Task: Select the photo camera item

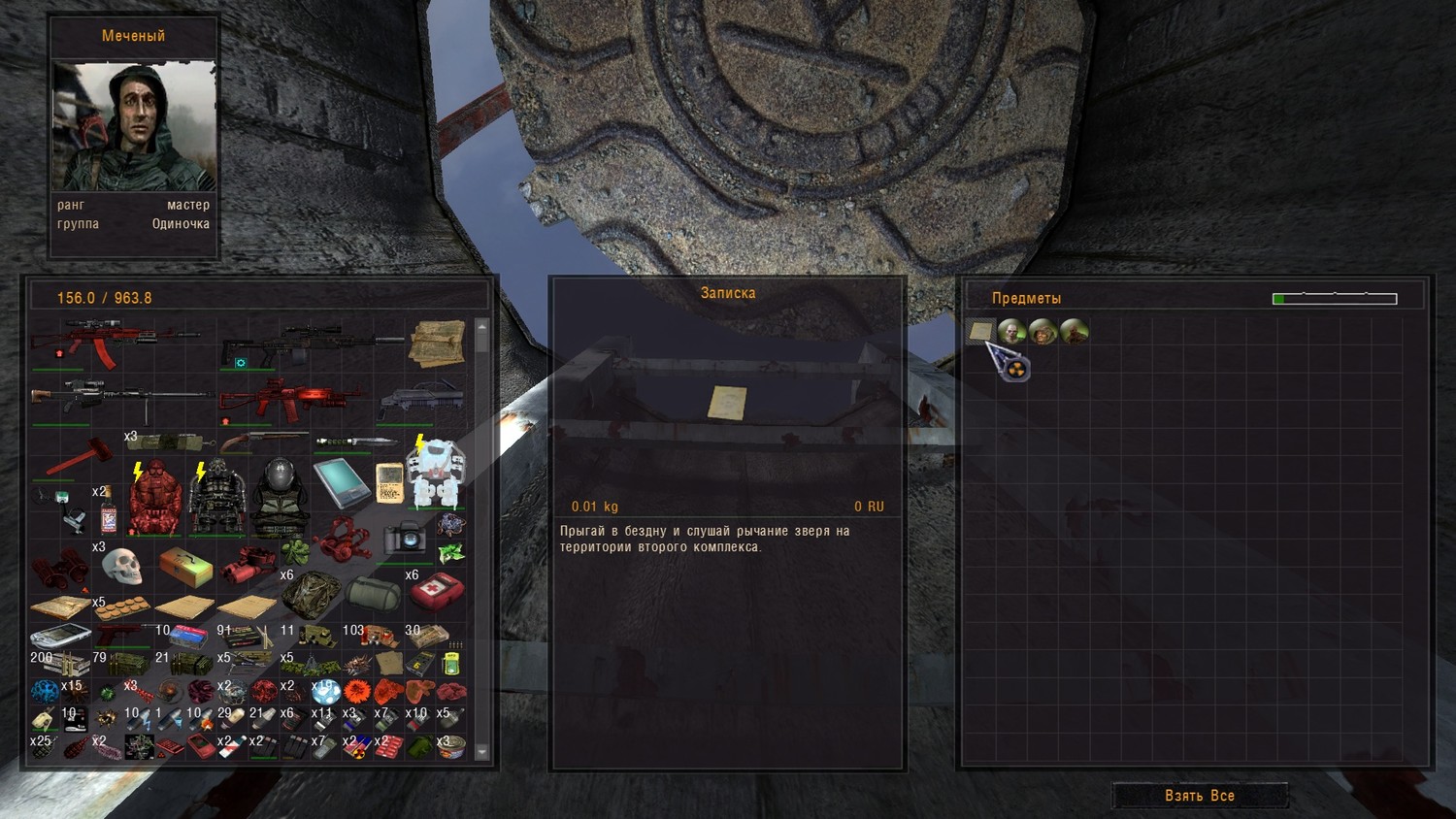Action: [x=404, y=538]
